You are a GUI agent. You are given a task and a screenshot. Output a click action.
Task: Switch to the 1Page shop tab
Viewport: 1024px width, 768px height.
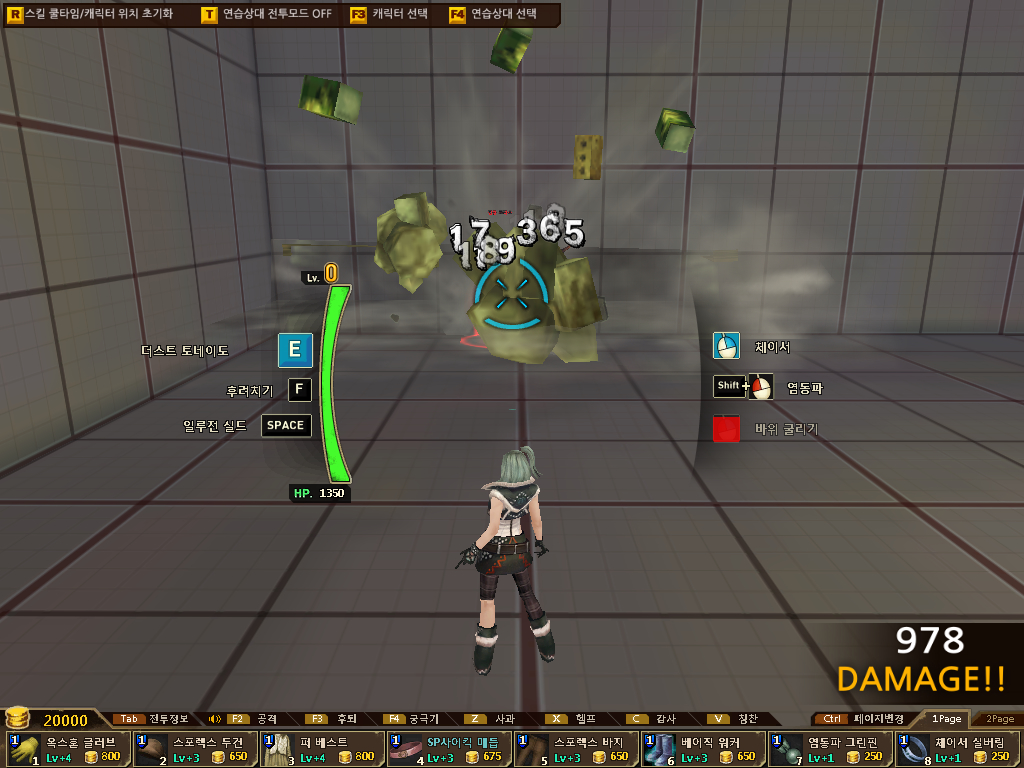point(945,719)
